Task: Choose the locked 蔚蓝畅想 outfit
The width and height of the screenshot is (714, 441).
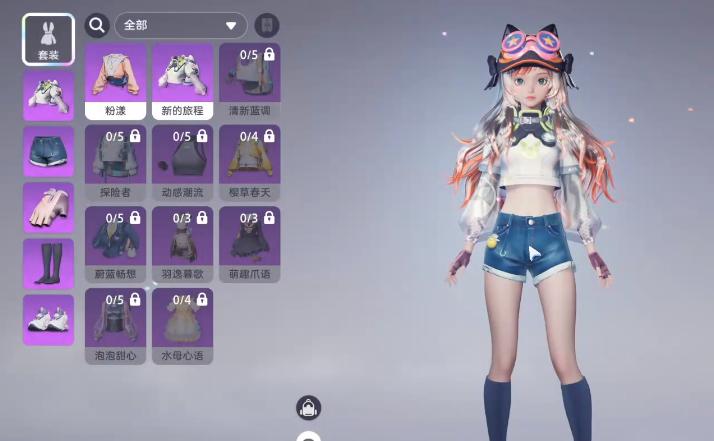Action: 116,244
